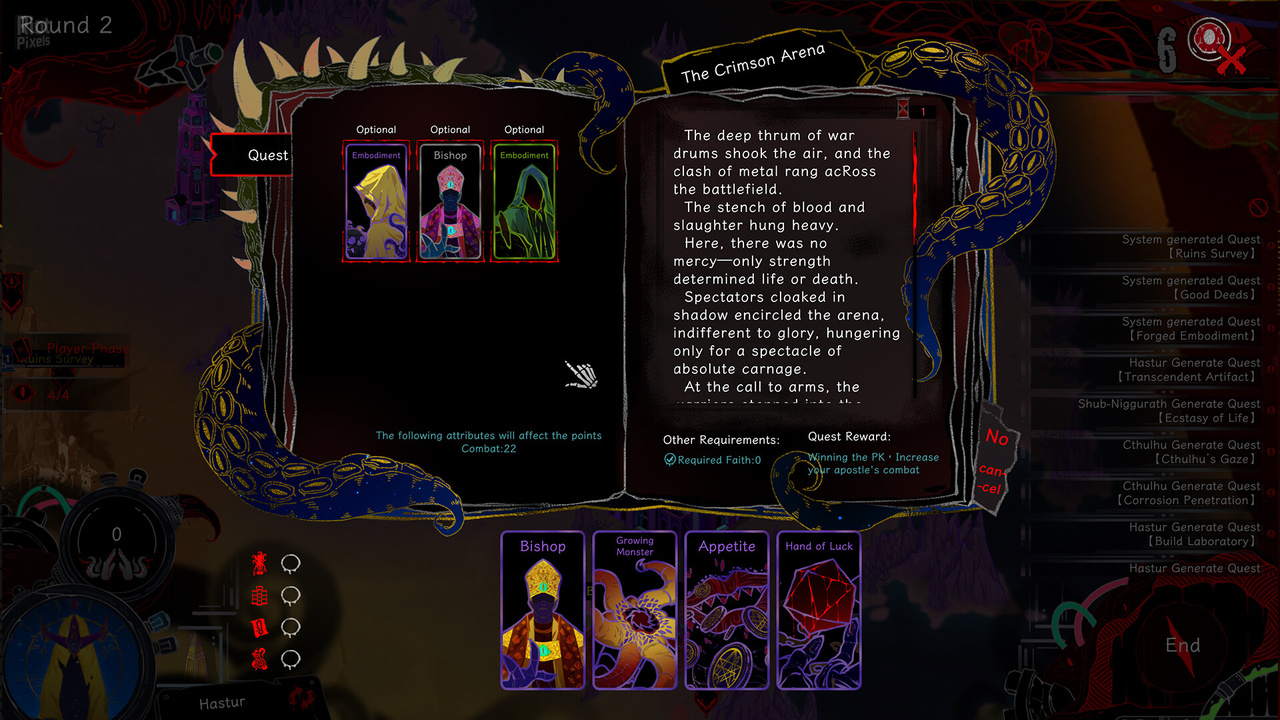Choose the Corrosion Penetration quest
This screenshot has height=720, width=1280.
point(1191,493)
